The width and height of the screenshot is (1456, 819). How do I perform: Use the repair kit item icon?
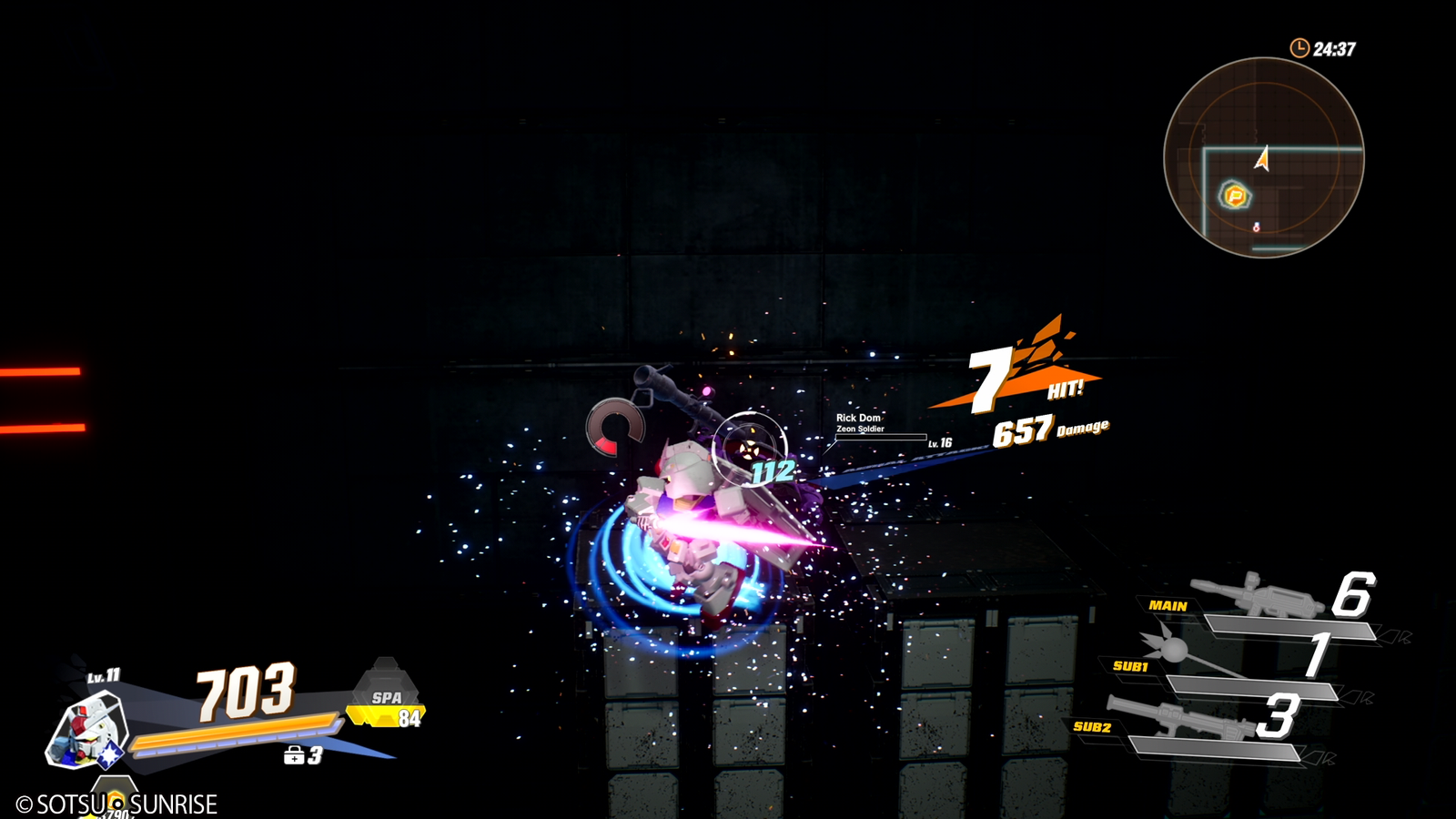pos(294,755)
